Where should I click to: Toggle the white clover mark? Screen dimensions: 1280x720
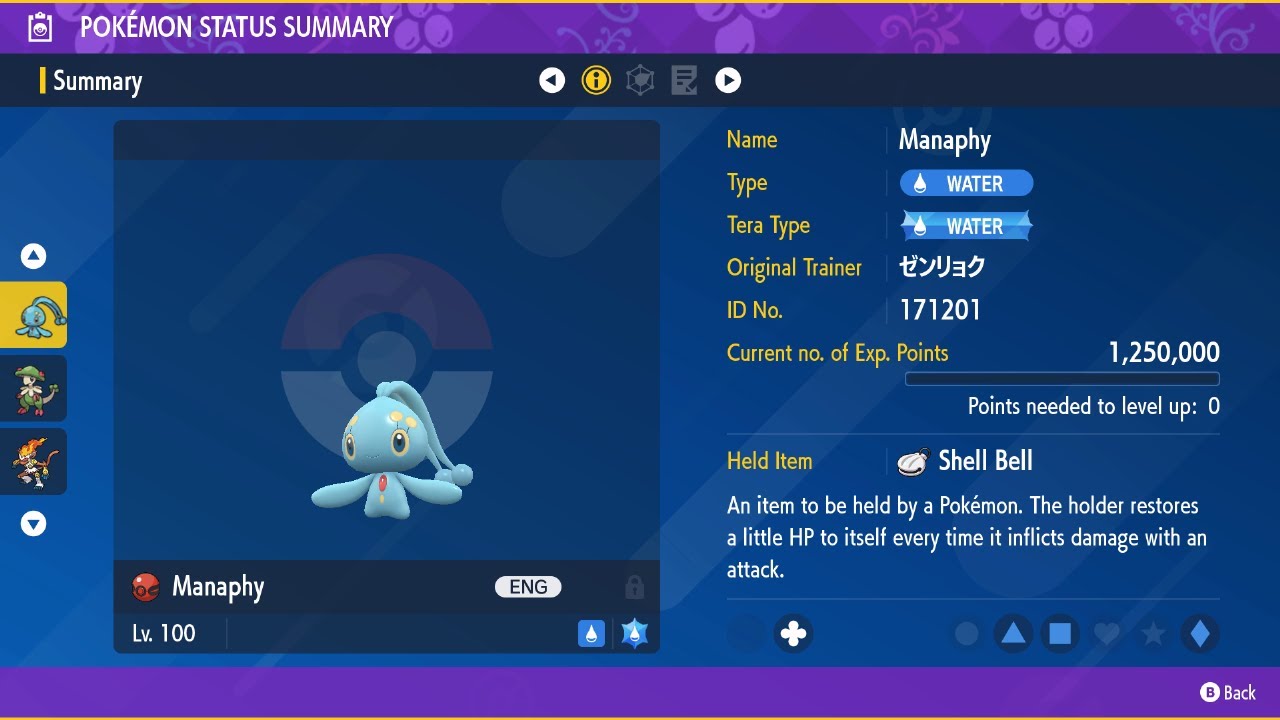[x=793, y=633]
